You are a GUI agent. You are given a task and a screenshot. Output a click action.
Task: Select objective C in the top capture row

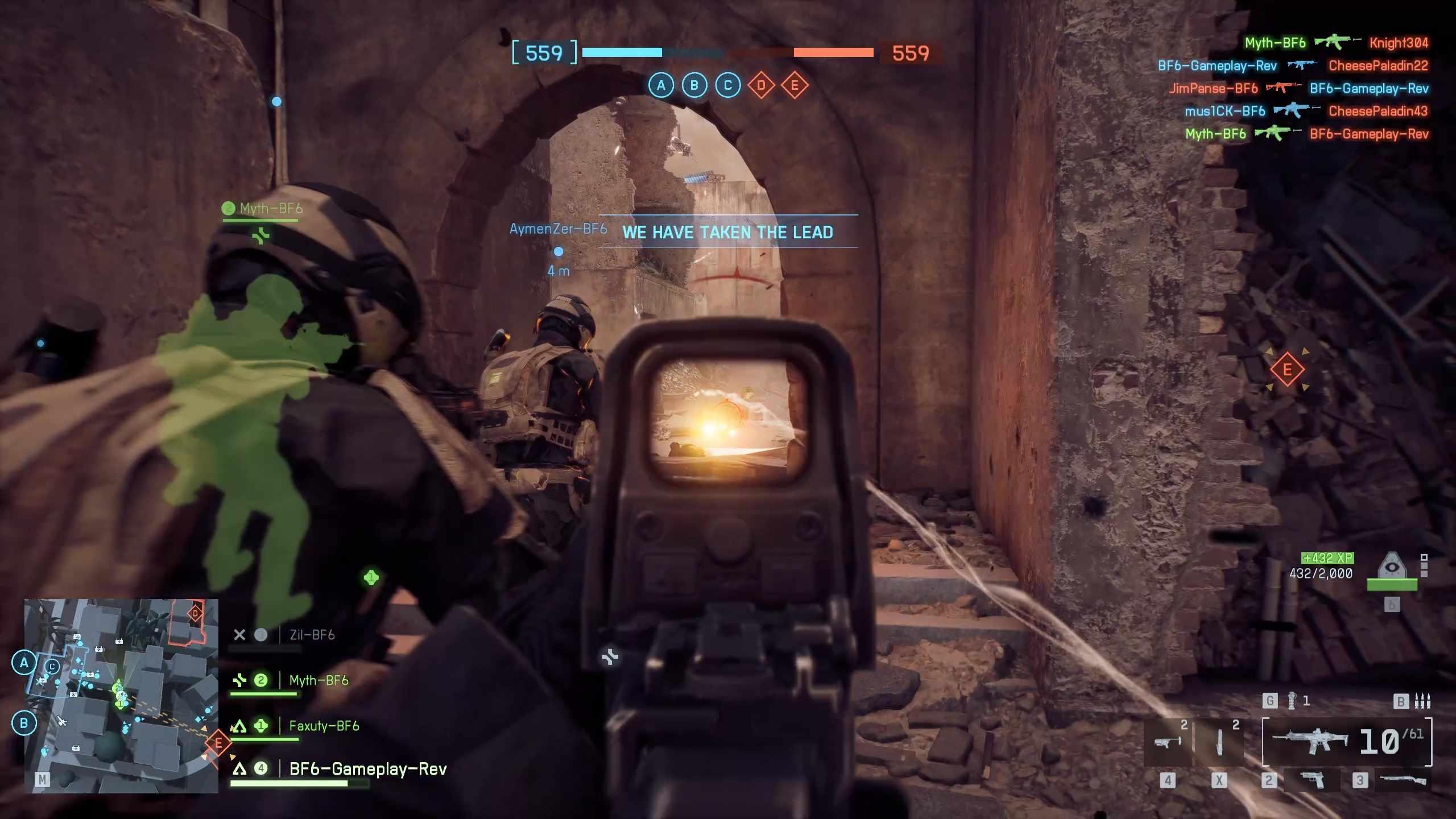[x=727, y=85]
